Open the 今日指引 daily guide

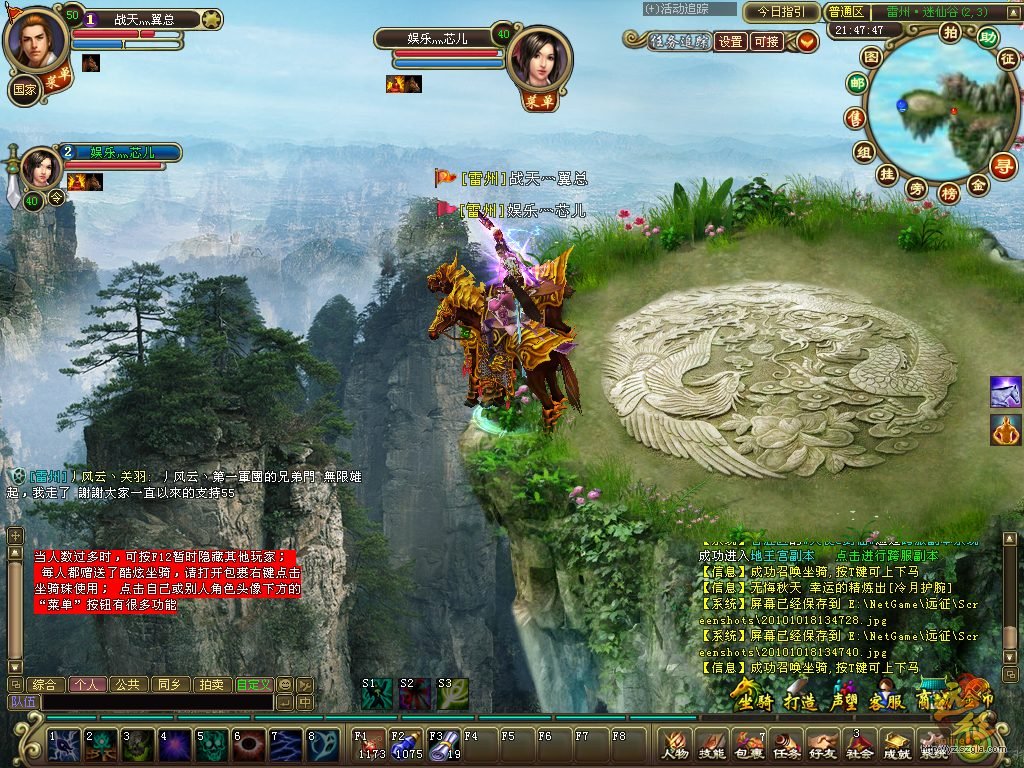click(781, 12)
